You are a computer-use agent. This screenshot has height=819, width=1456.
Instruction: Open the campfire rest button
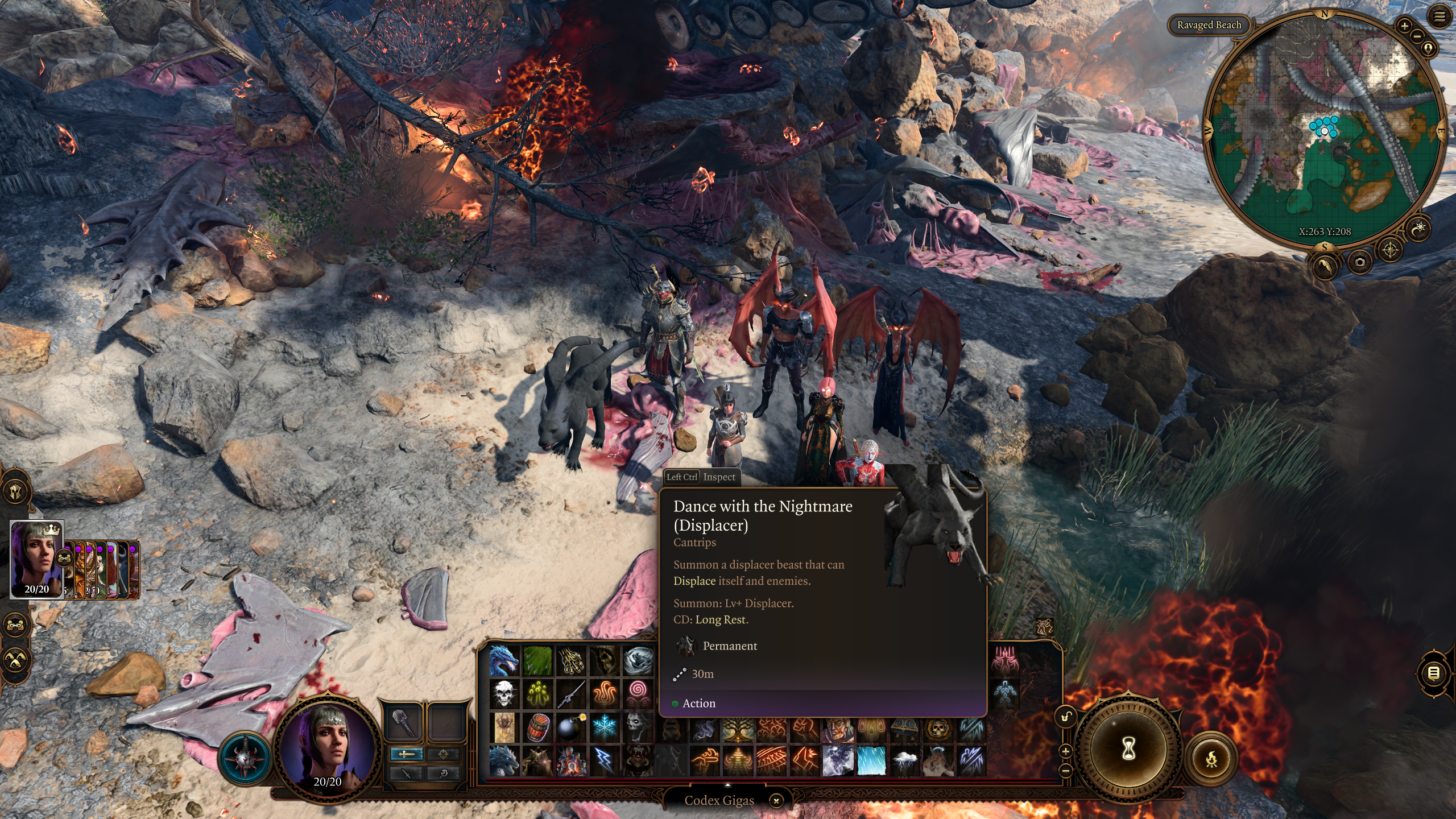(x=1211, y=758)
